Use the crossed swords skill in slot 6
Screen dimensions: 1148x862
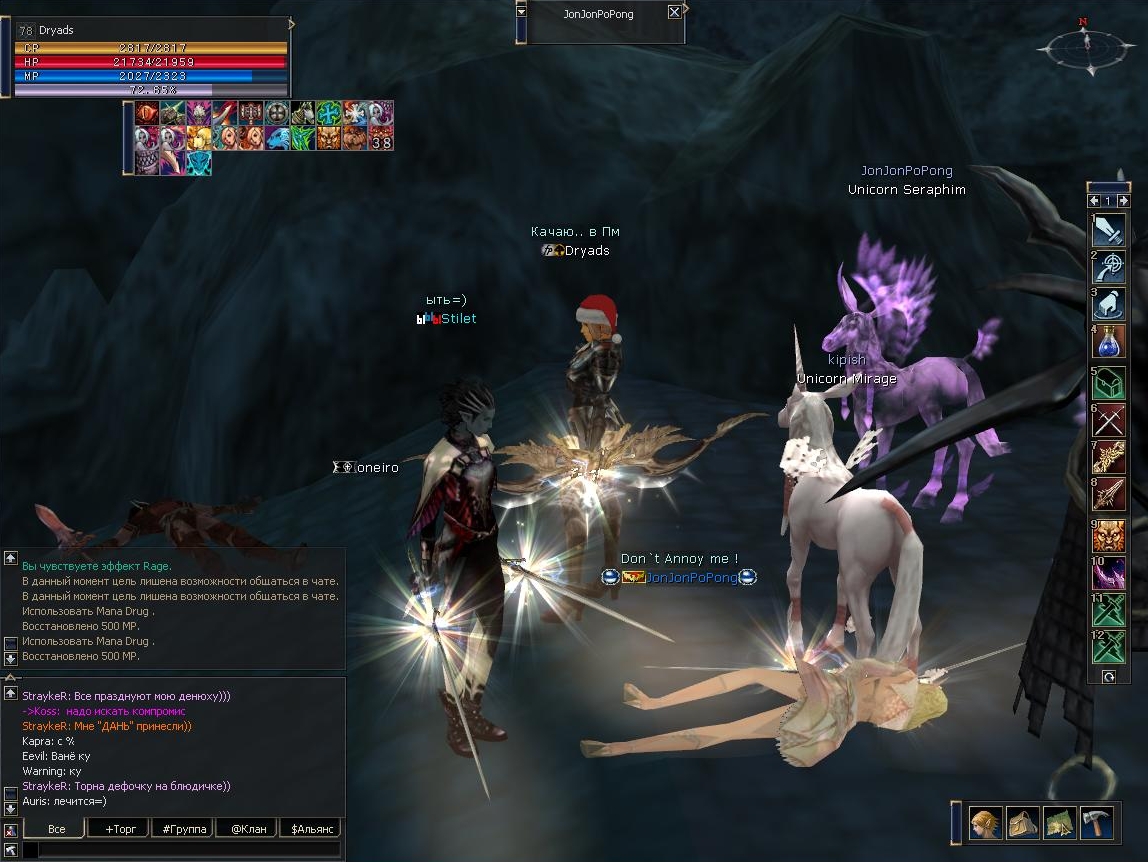1109,420
